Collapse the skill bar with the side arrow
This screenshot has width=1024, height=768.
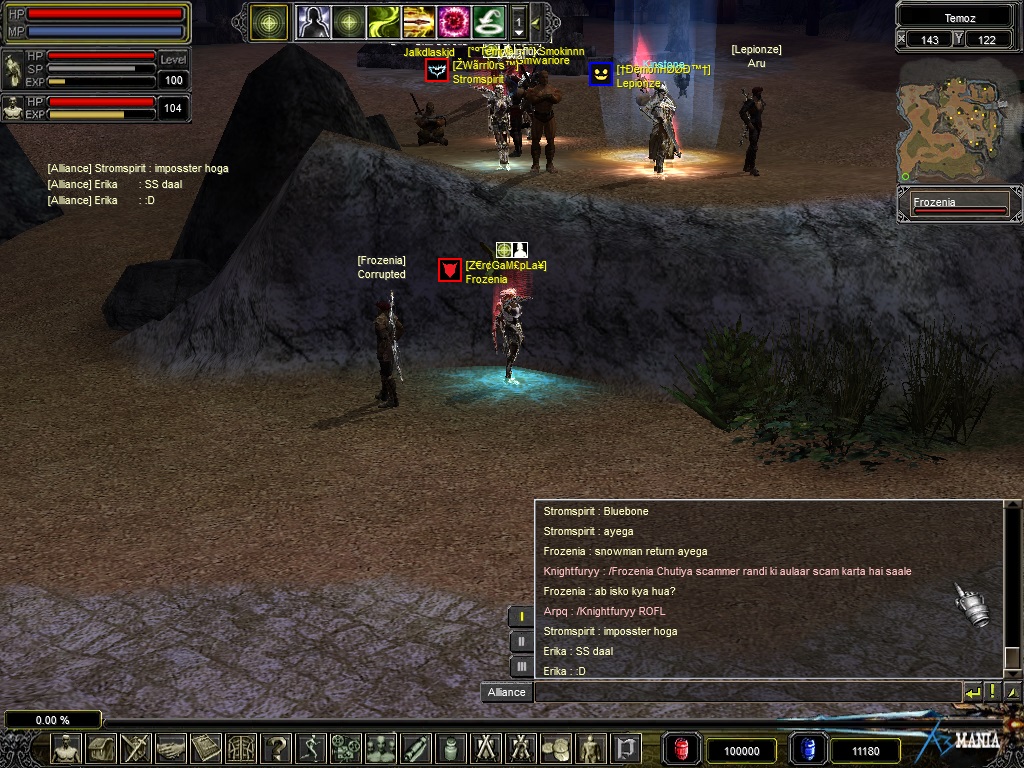pos(536,21)
